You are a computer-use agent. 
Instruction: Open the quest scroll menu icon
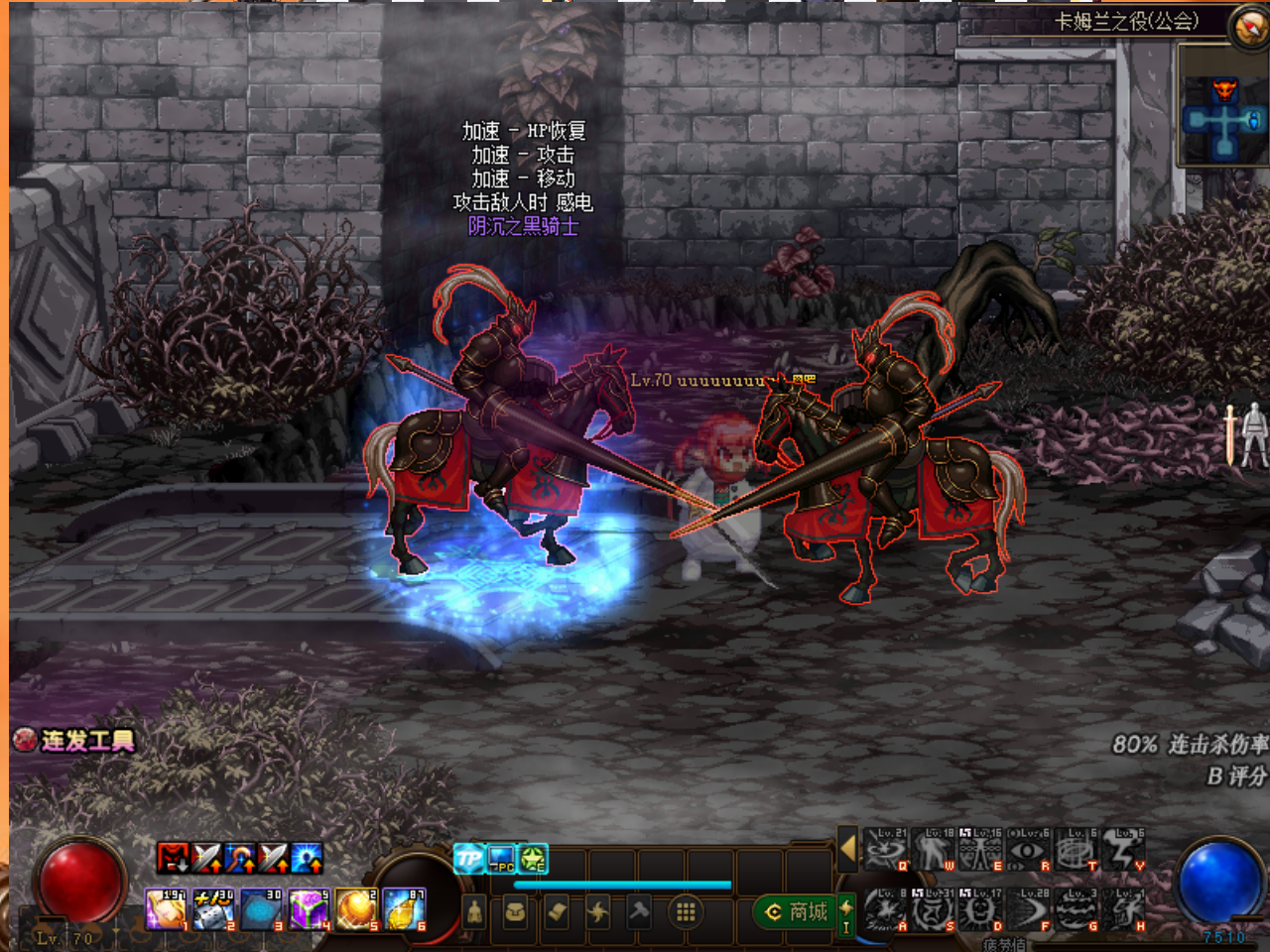[557, 911]
